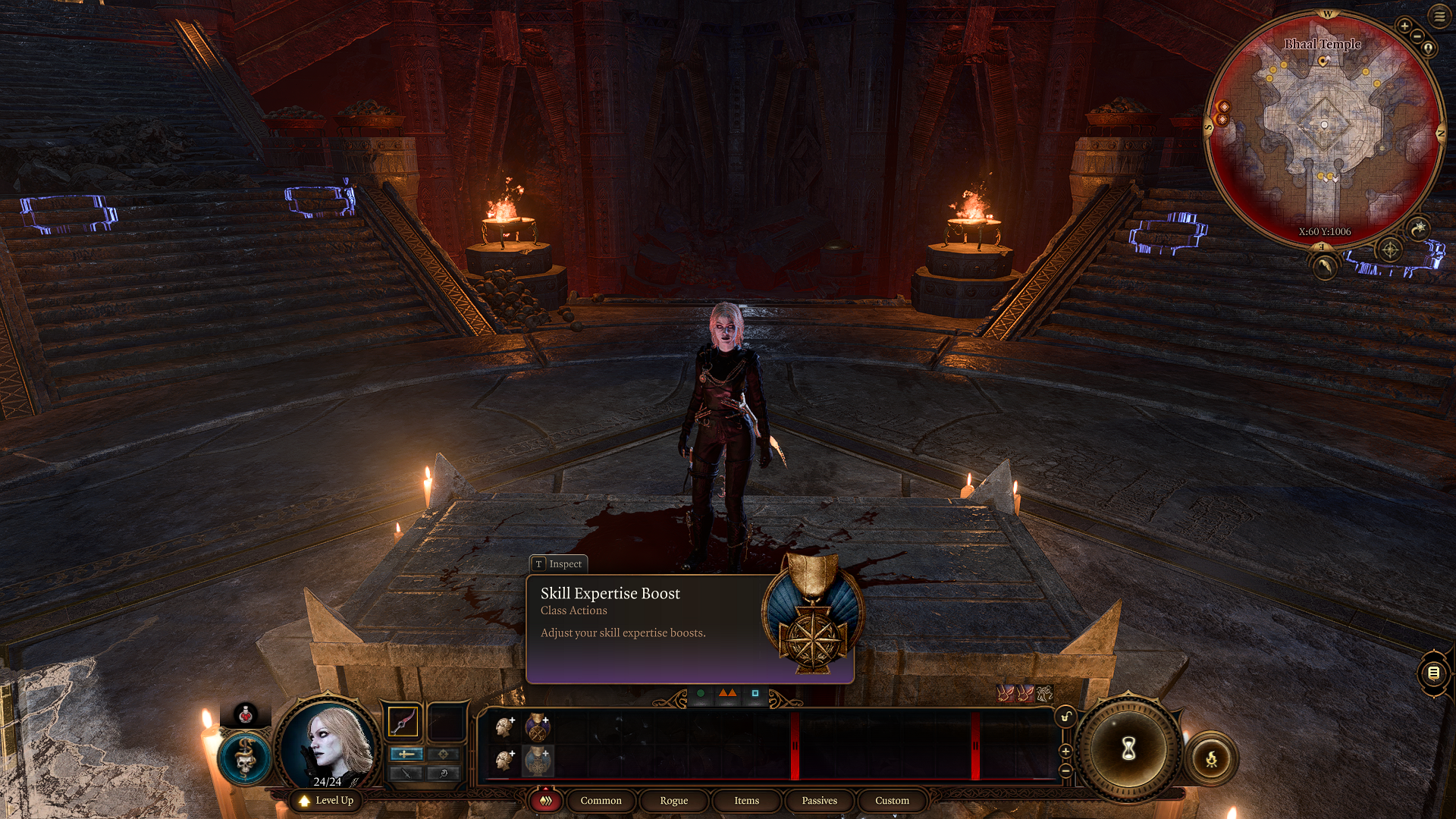Expand hotbar rows with the plus button
The height and width of the screenshot is (819, 1456).
tap(1065, 752)
